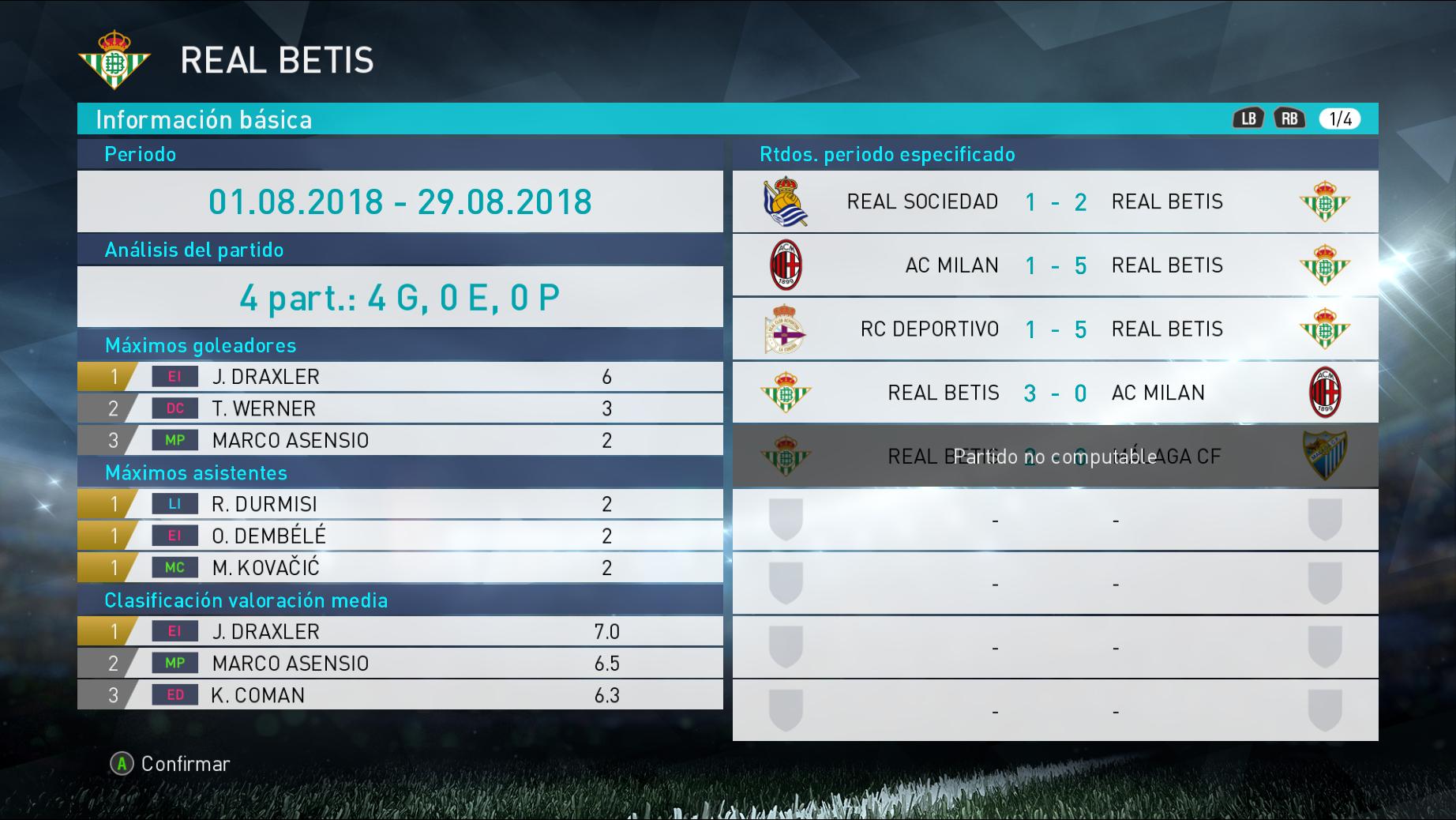1456x820 pixels.
Task: Choose the RC Deportivo 1-5 Real Betis result
Action: click(1055, 329)
